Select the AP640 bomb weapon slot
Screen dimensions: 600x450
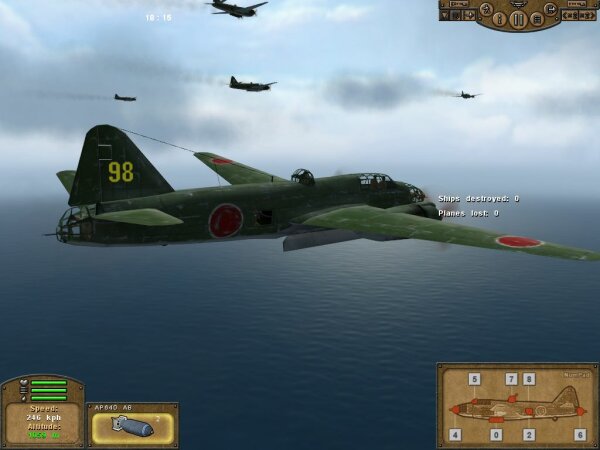click(x=132, y=428)
